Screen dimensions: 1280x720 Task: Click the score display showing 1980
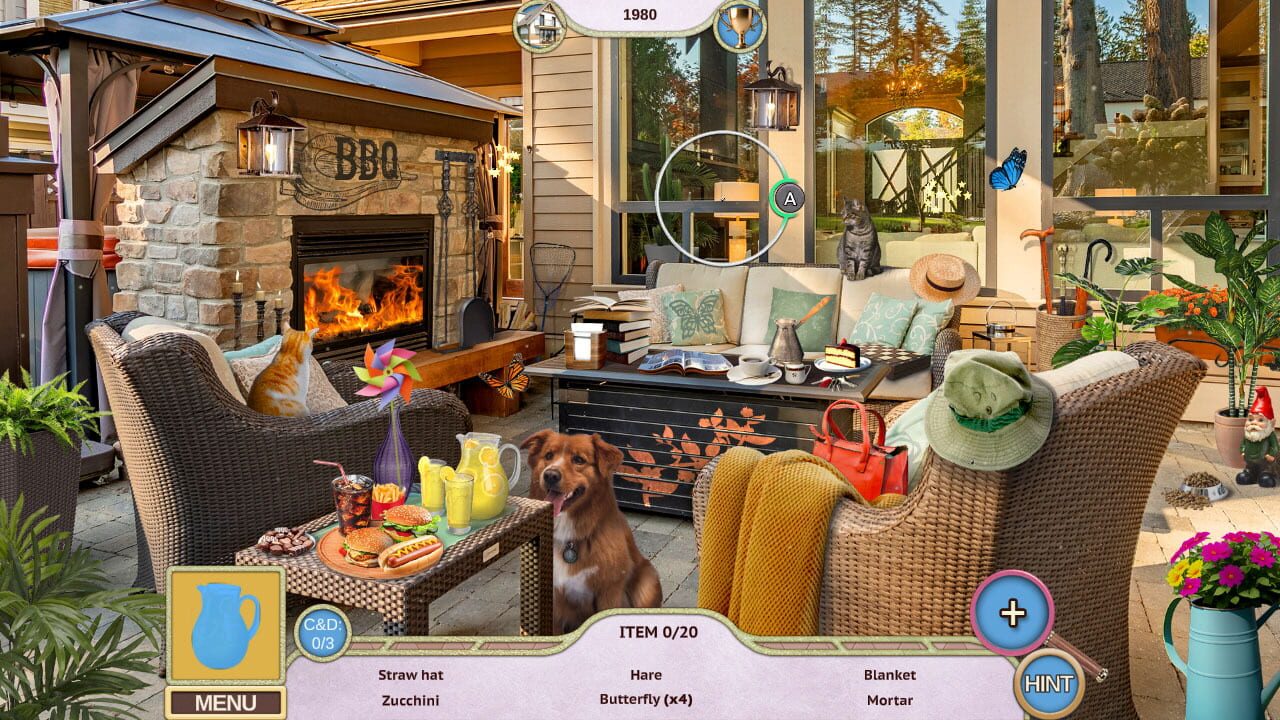click(x=641, y=14)
